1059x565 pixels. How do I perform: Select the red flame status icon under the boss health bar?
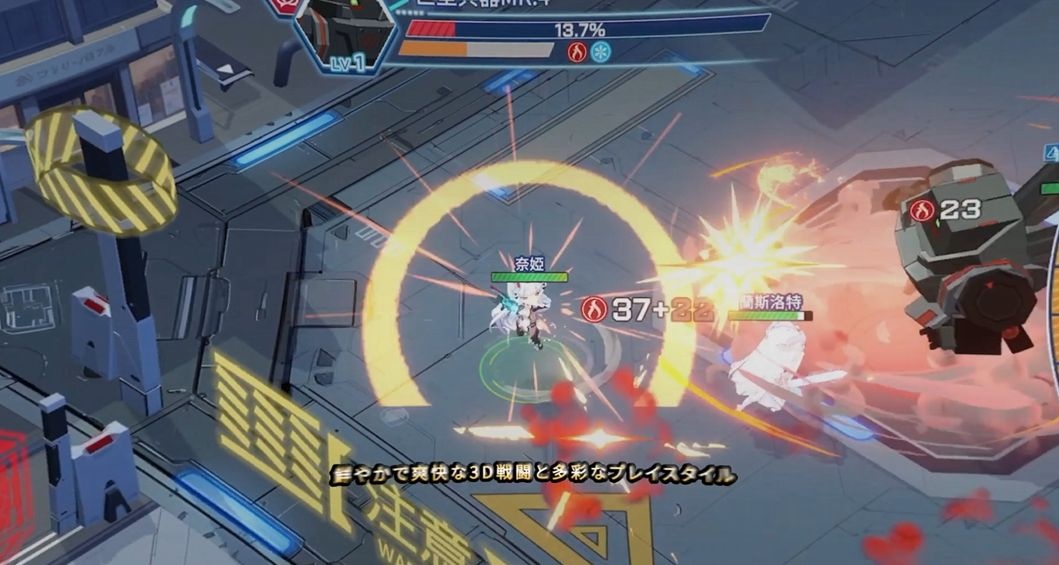[x=577, y=52]
